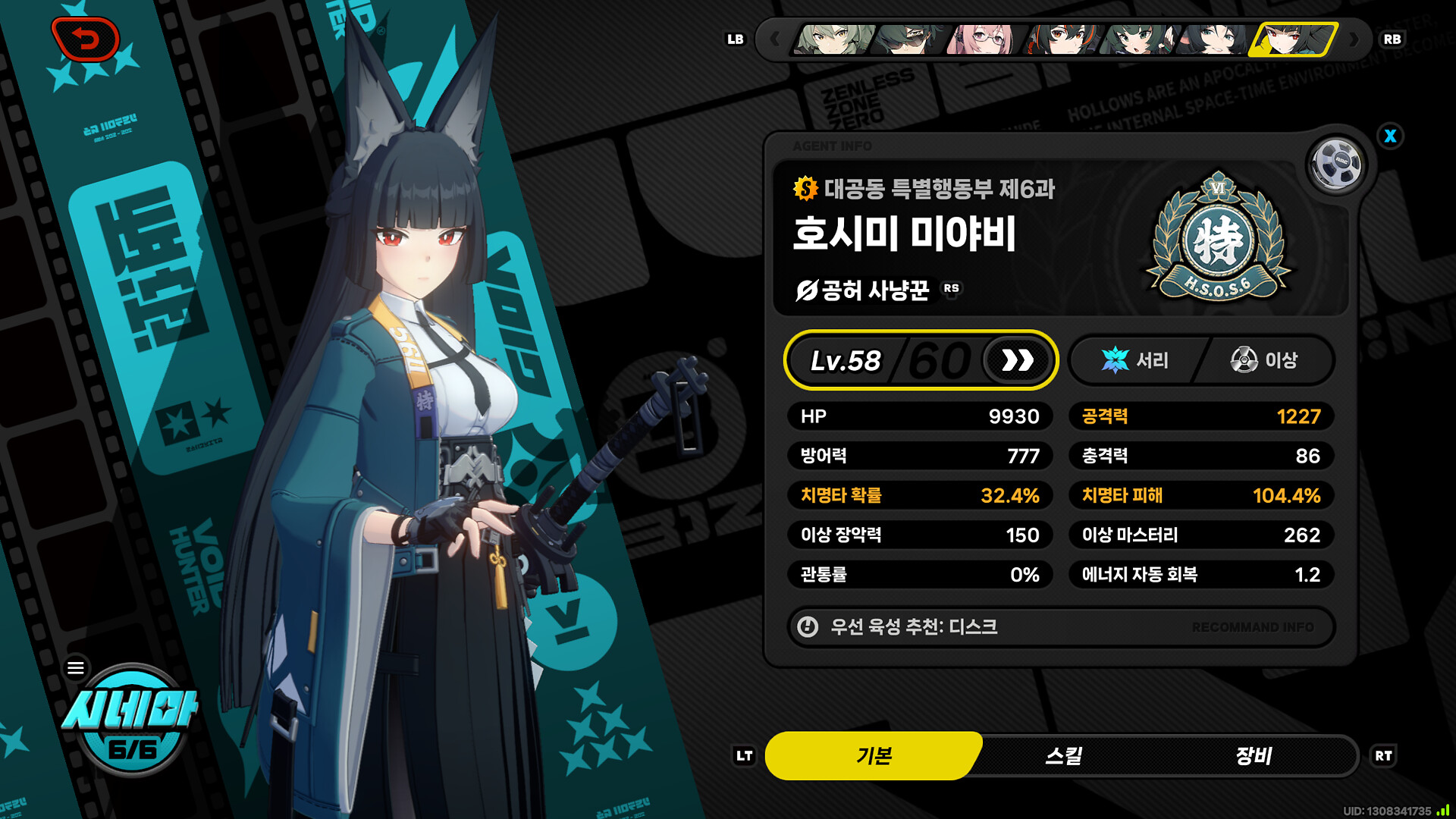This screenshot has width=1456, height=819.
Task: Choose the agent portrait with sunglasses
Action: tap(908, 39)
